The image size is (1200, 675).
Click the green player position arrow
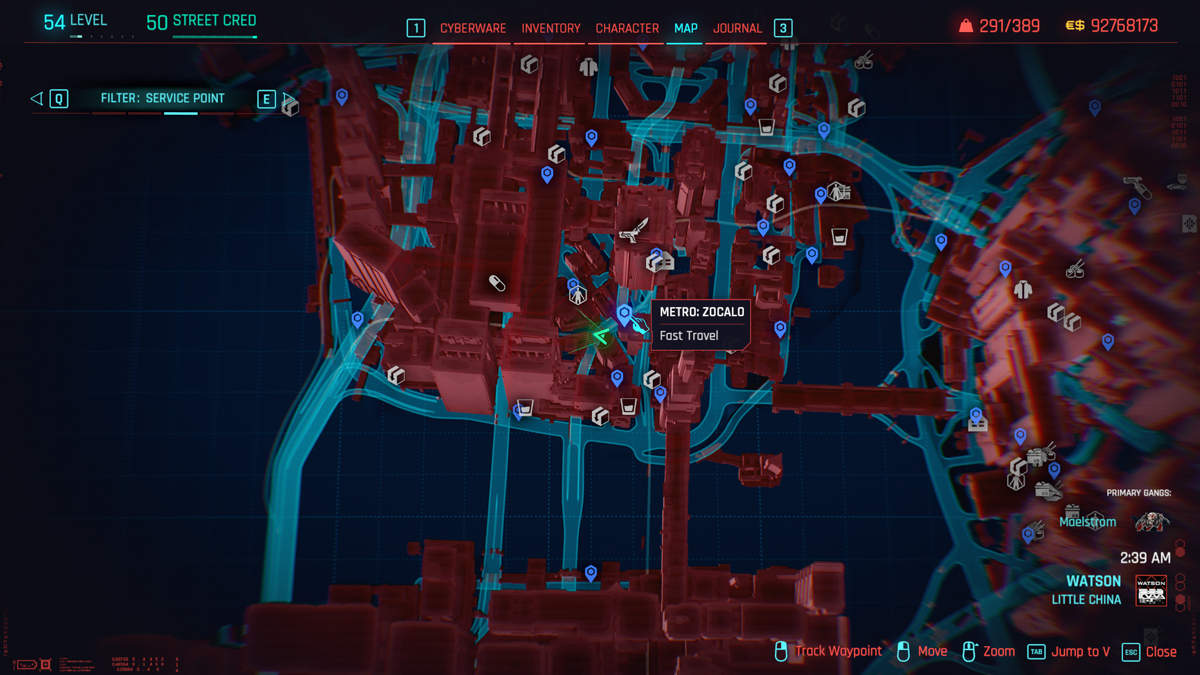(601, 336)
